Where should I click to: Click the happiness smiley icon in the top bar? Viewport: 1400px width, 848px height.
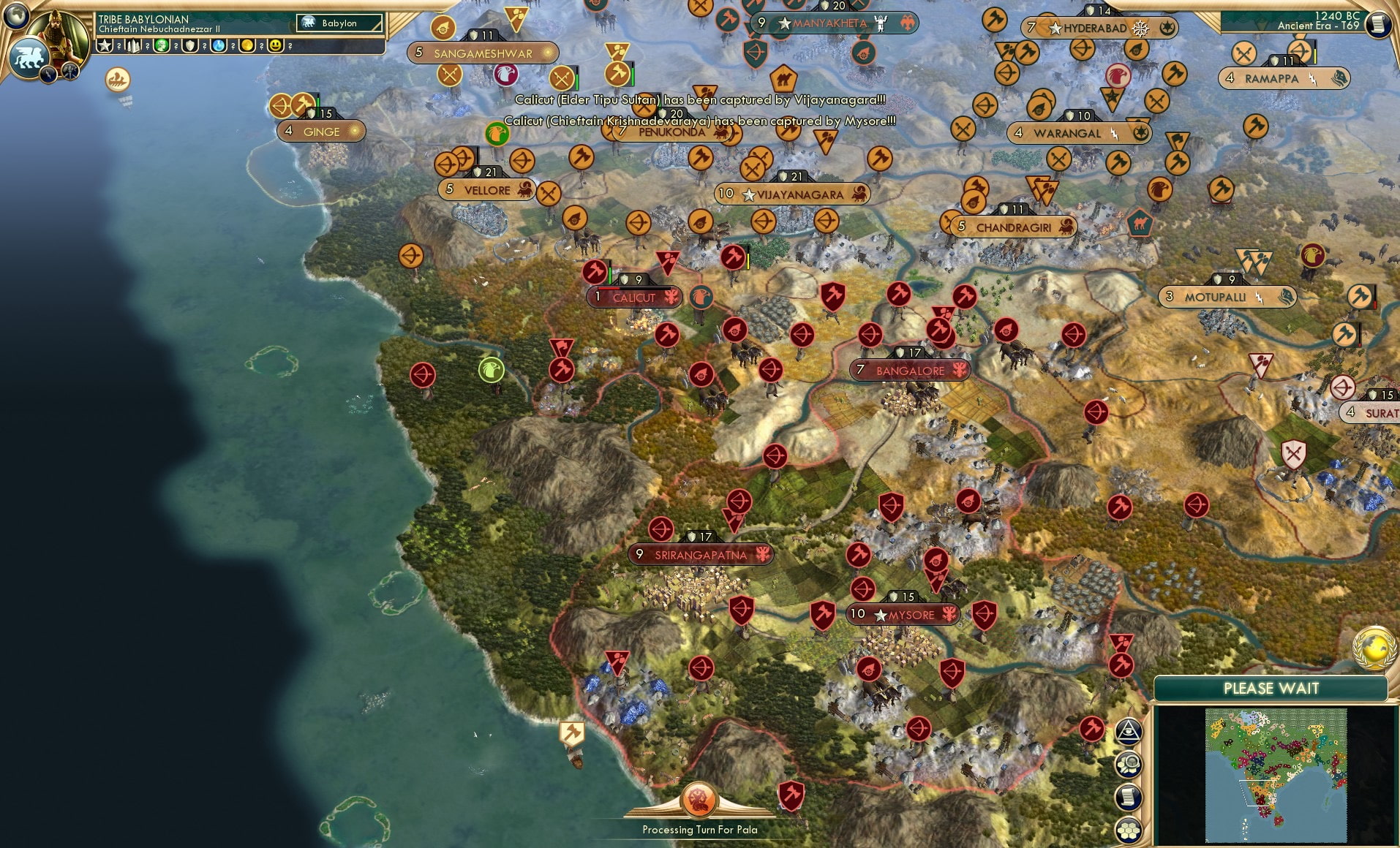pos(276,45)
